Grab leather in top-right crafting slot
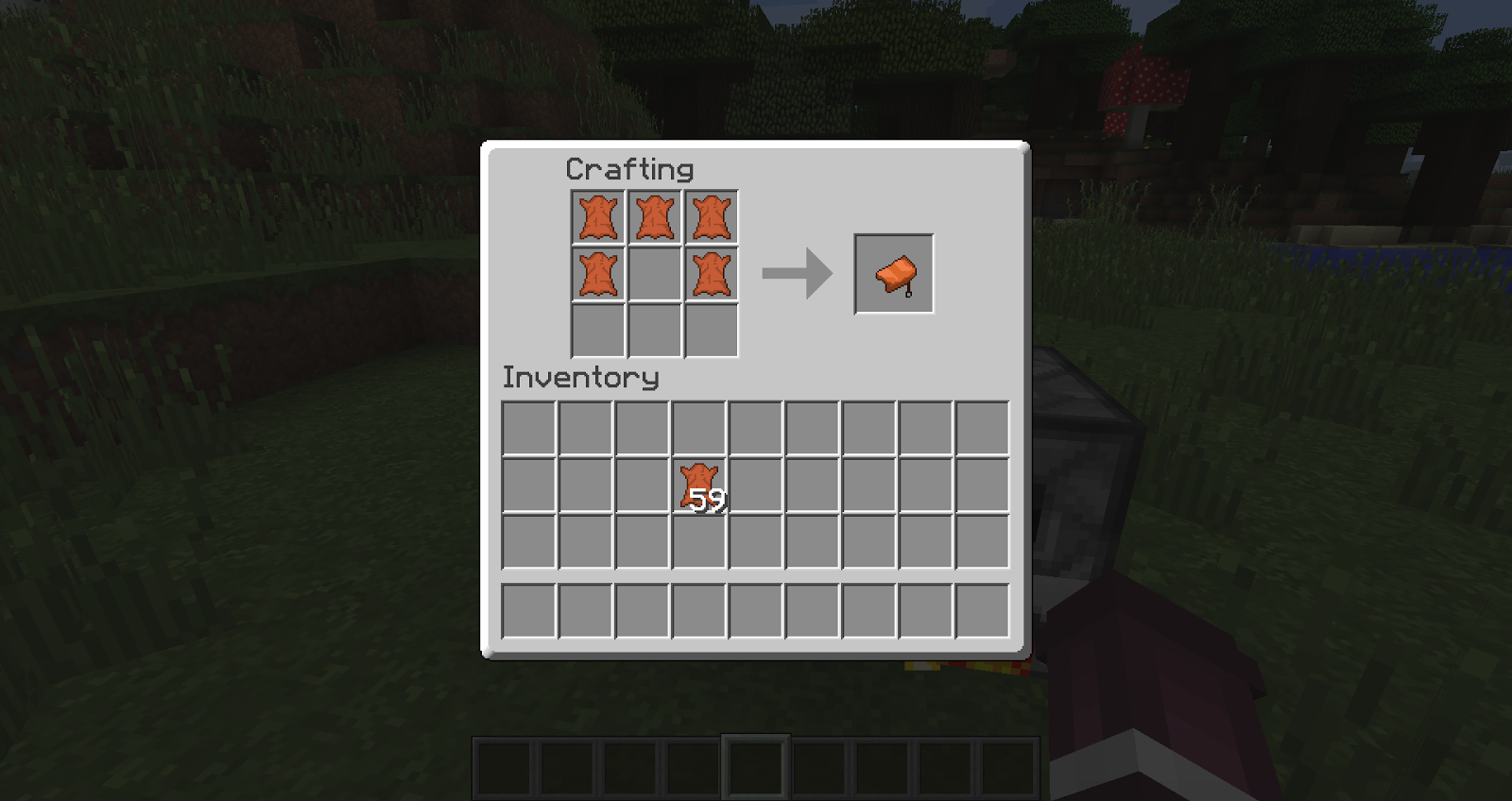 tap(713, 215)
